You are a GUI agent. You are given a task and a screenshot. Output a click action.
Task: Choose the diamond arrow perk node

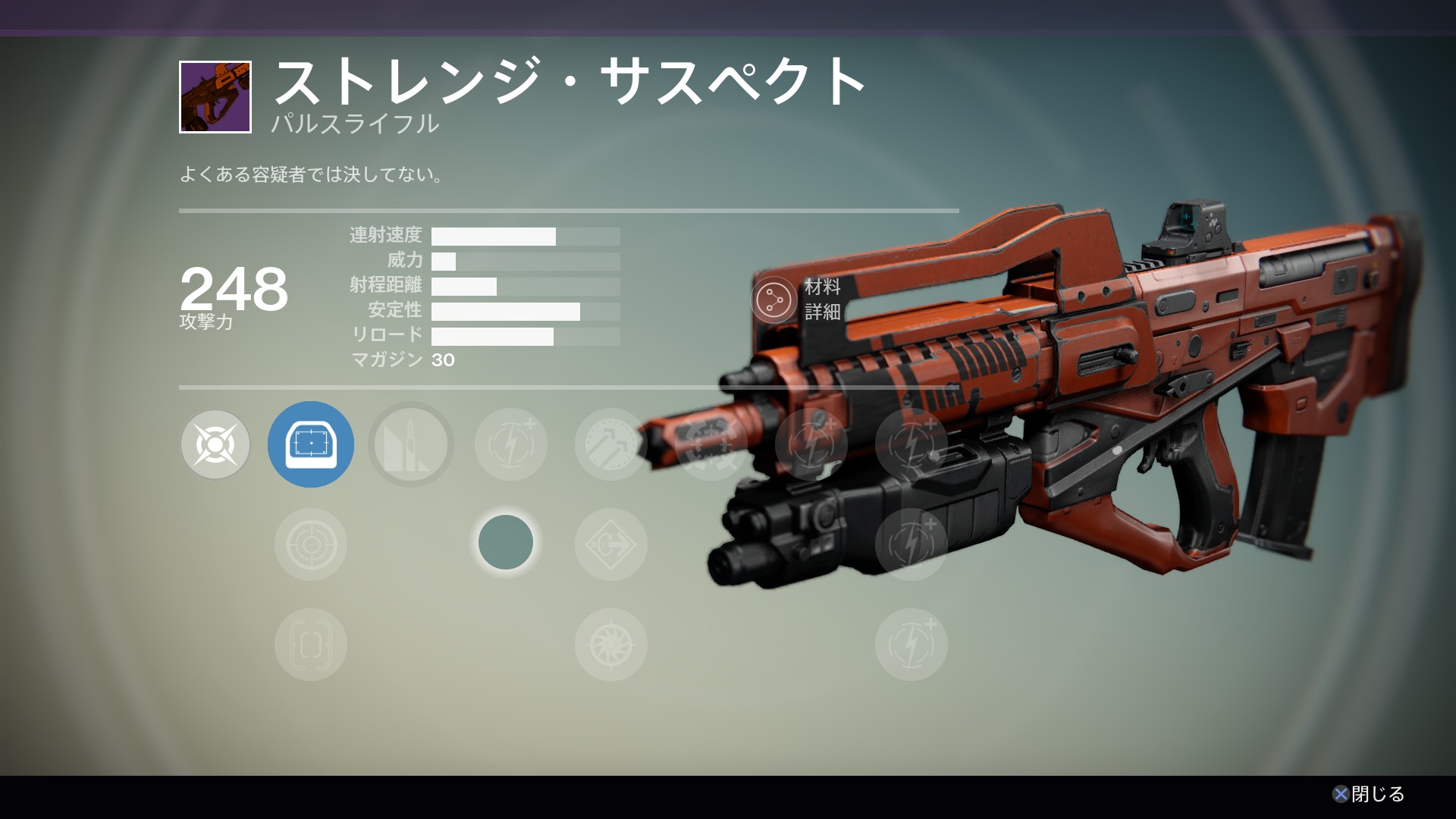610,544
